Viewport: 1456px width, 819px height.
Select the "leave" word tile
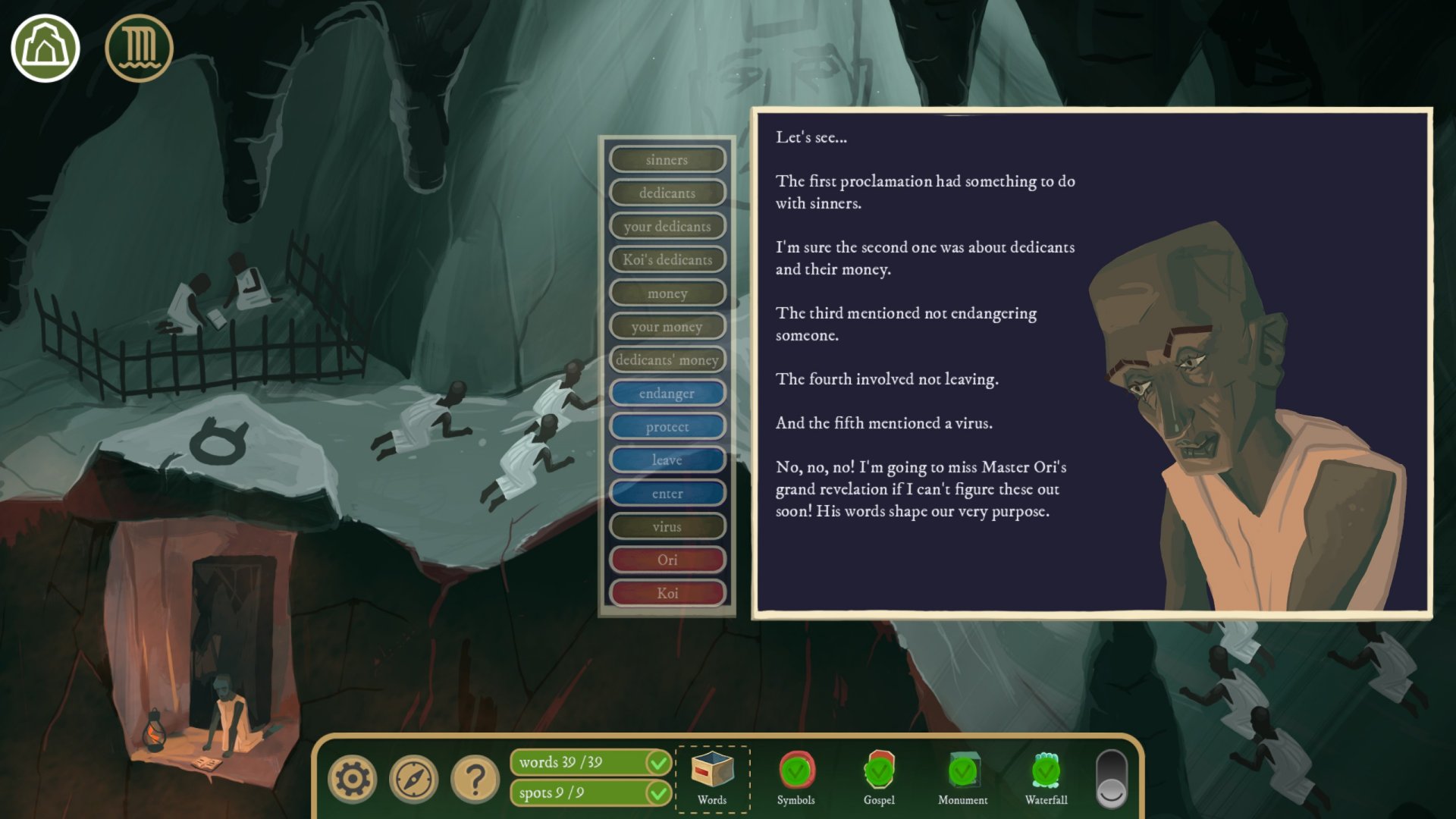point(667,460)
